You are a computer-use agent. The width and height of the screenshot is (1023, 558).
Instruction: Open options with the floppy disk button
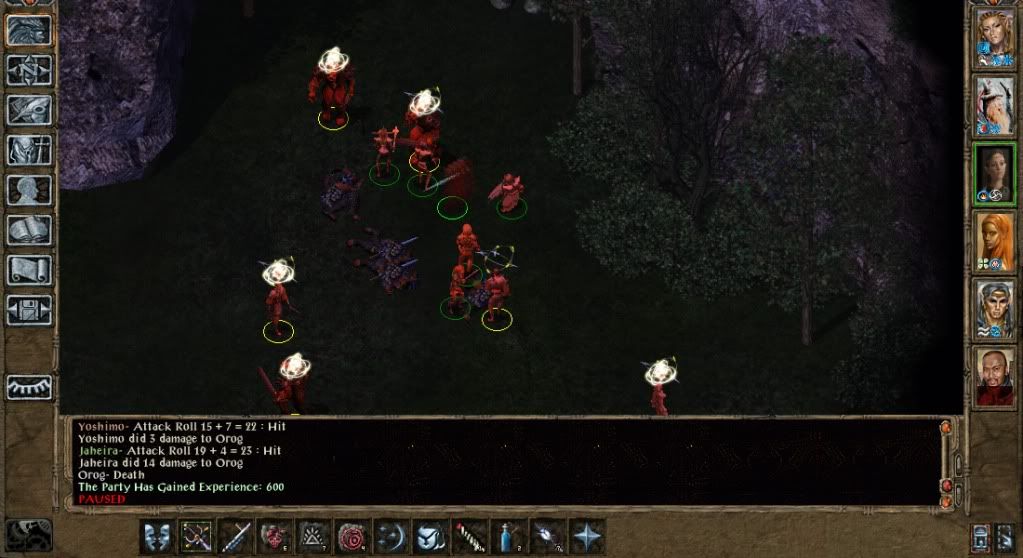click(29, 310)
